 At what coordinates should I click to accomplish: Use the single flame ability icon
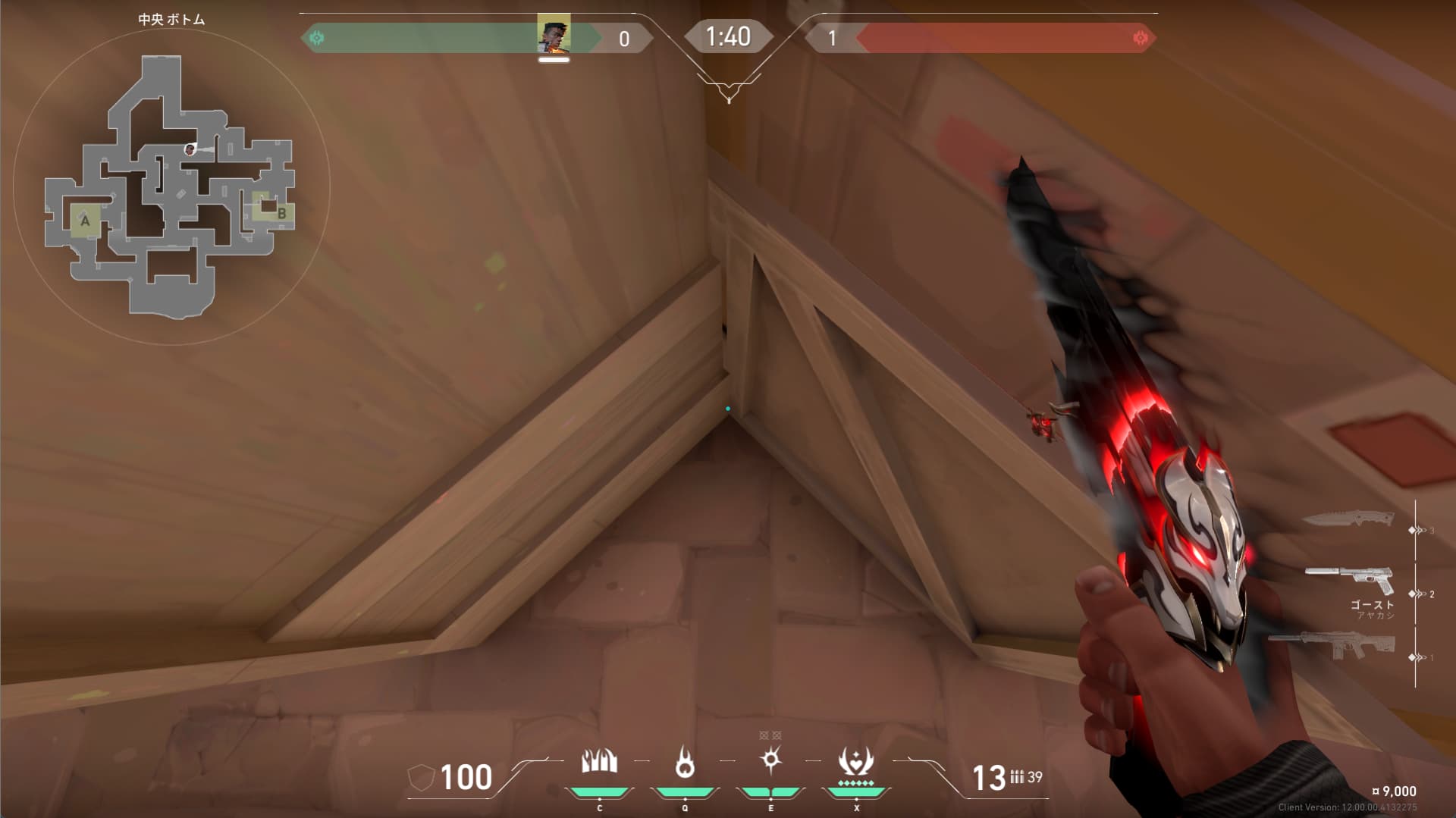click(x=685, y=762)
